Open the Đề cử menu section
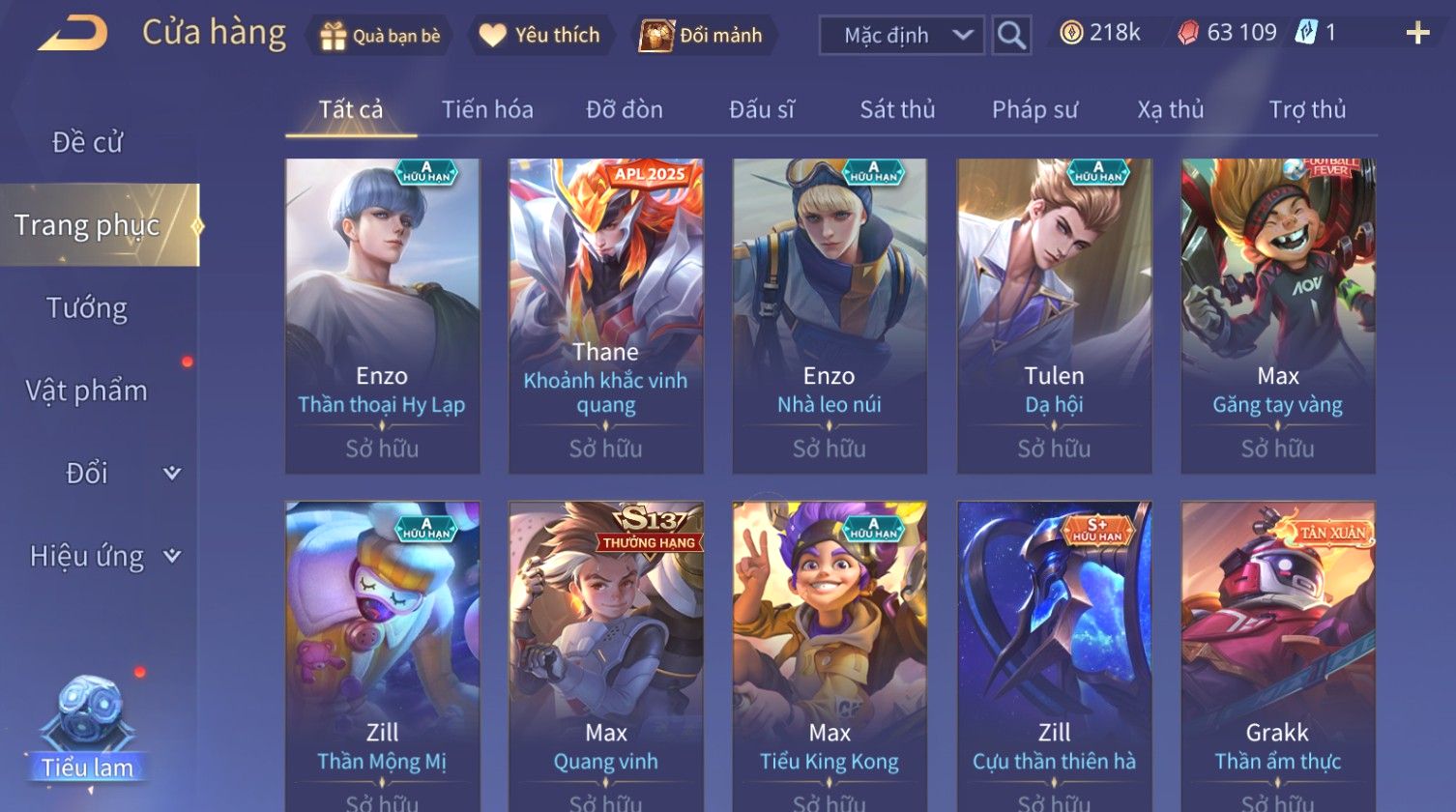Screen dimensions: 1456x812 click(x=87, y=143)
